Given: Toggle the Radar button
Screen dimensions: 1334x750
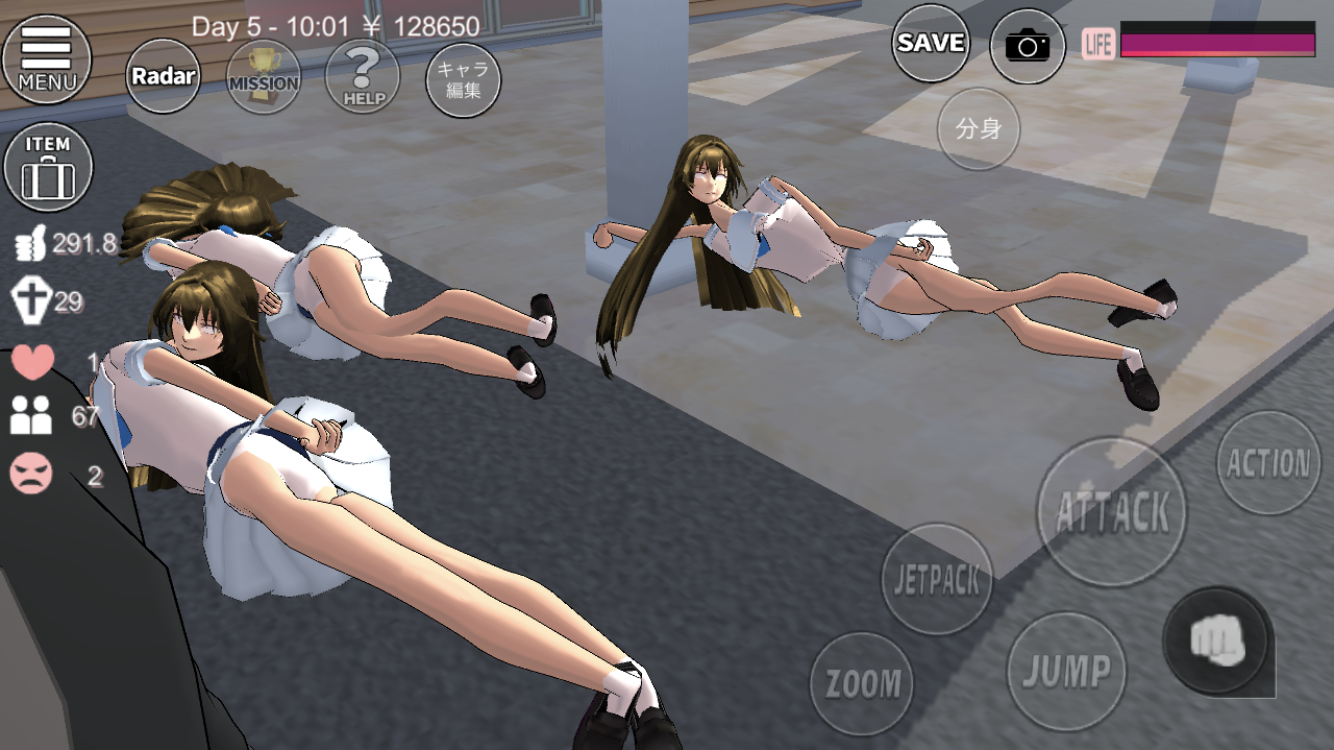Looking at the screenshot, I should click(163, 76).
